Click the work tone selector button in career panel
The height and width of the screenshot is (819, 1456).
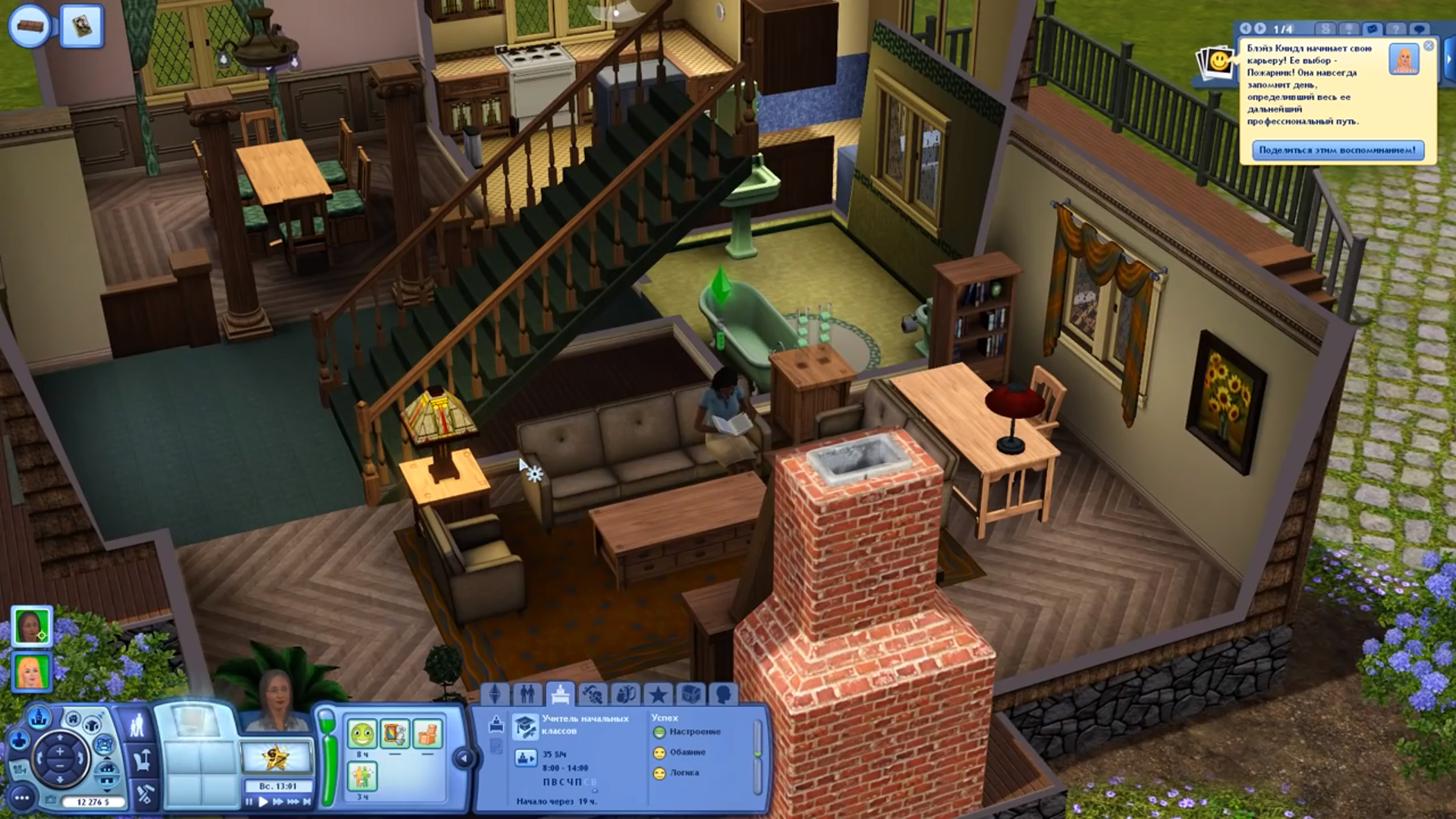point(525,758)
